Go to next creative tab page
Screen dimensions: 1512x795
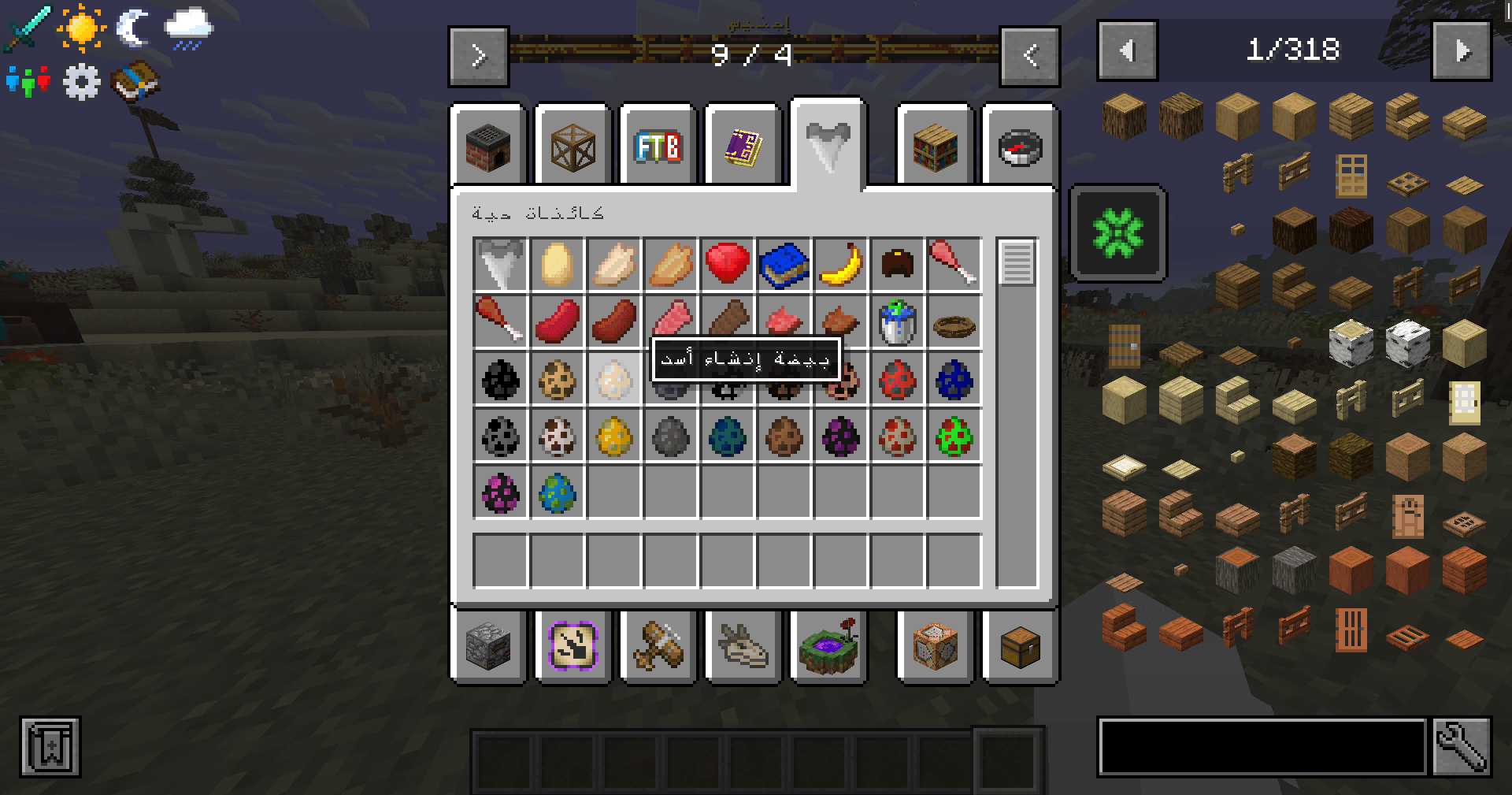pyautogui.click(x=479, y=56)
